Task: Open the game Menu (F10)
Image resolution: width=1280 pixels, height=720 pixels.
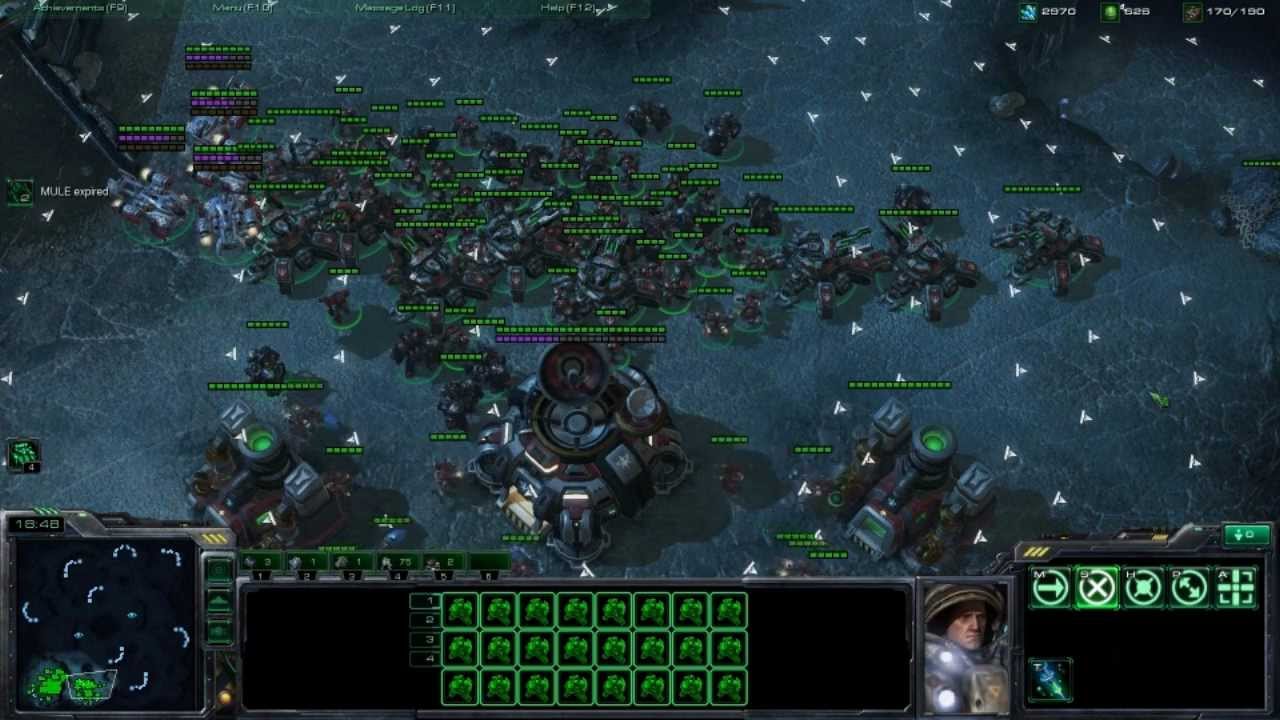Action: pos(243,8)
